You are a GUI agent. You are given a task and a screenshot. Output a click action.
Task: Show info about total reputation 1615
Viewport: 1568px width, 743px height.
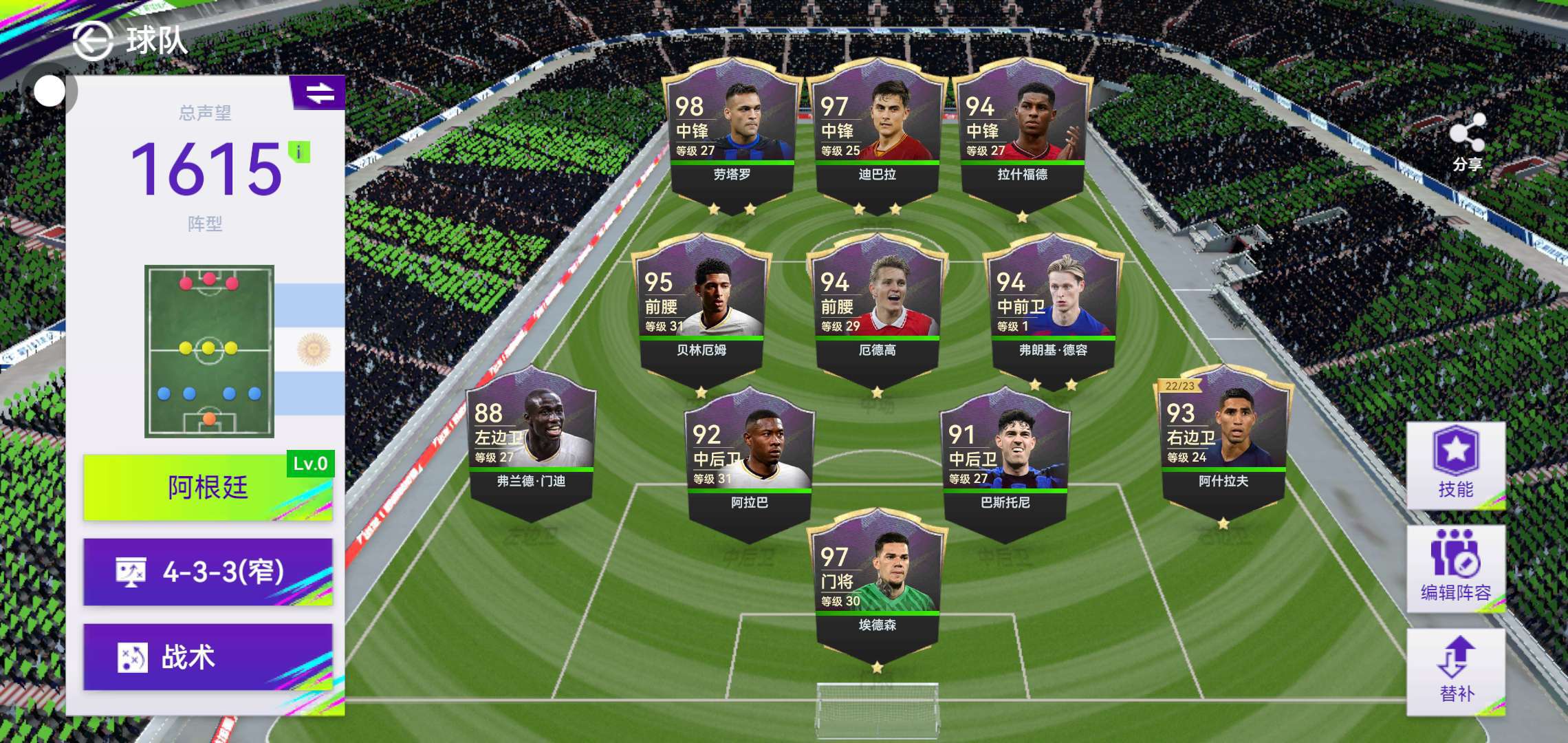click(299, 152)
